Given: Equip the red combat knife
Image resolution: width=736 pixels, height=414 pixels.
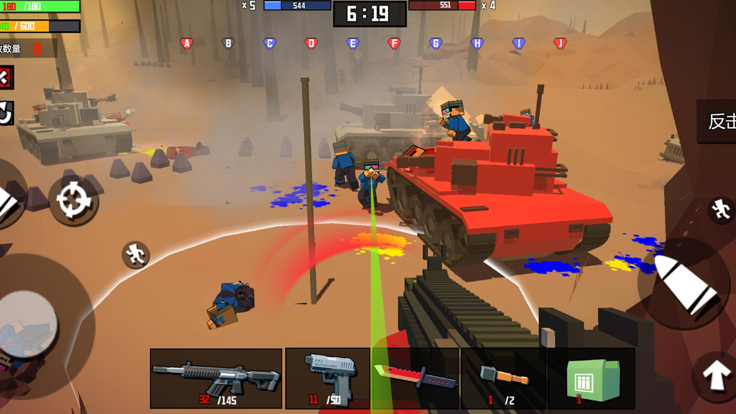Looking at the screenshot, I should coord(415,378).
